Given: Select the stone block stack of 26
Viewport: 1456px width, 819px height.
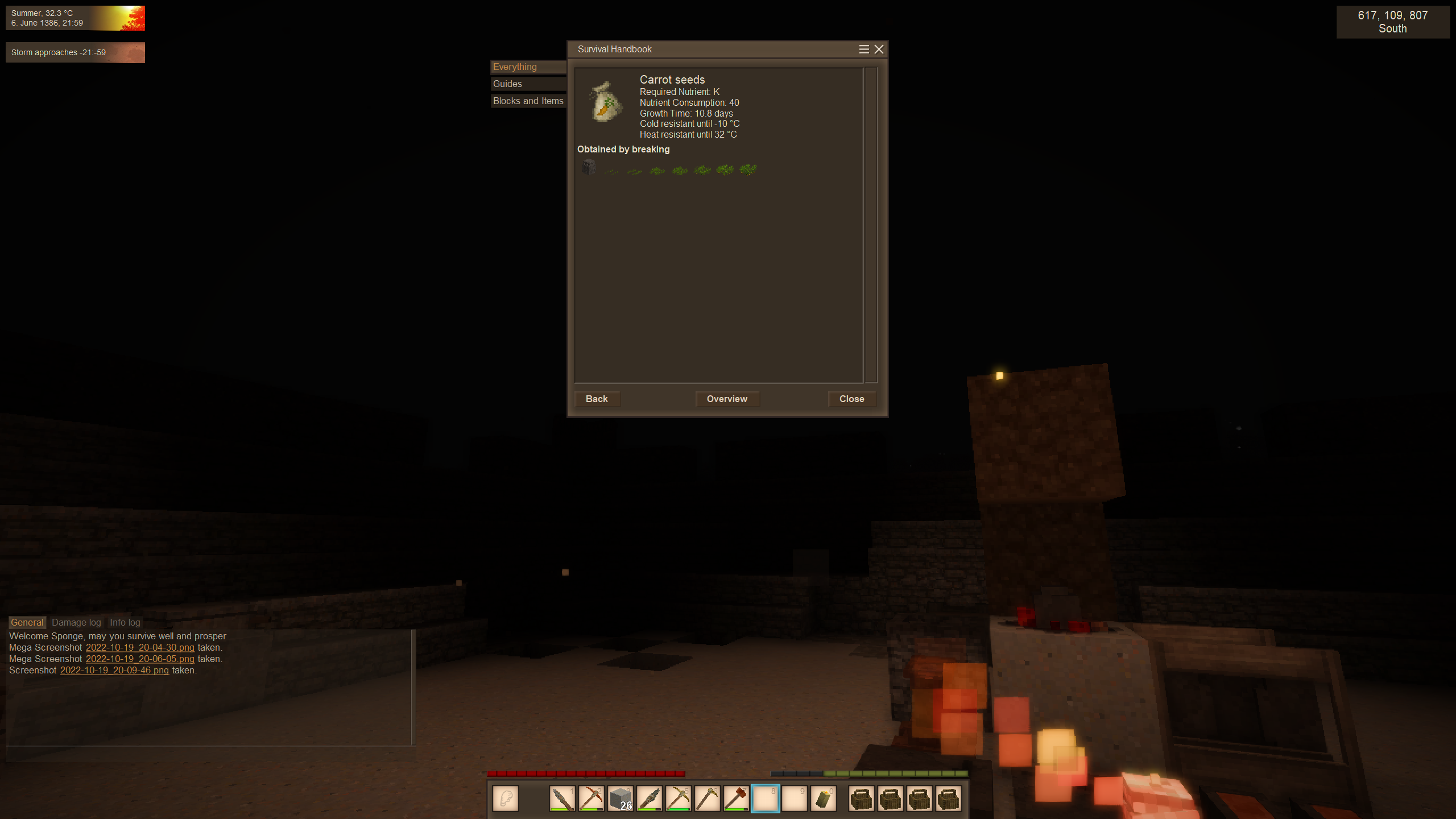Looking at the screenshot, I should 621,799.
